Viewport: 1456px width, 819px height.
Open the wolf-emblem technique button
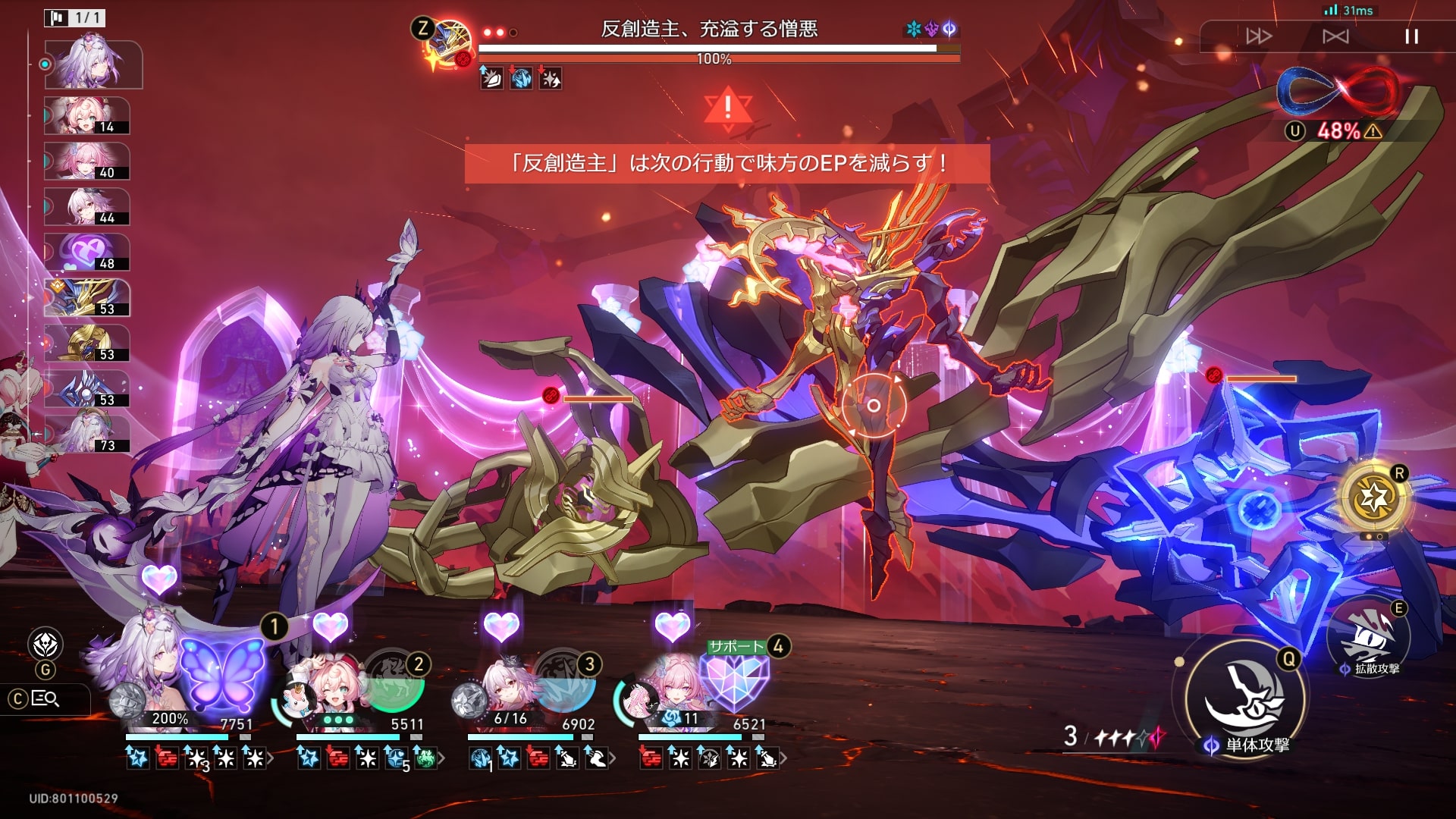click(45, 645)
